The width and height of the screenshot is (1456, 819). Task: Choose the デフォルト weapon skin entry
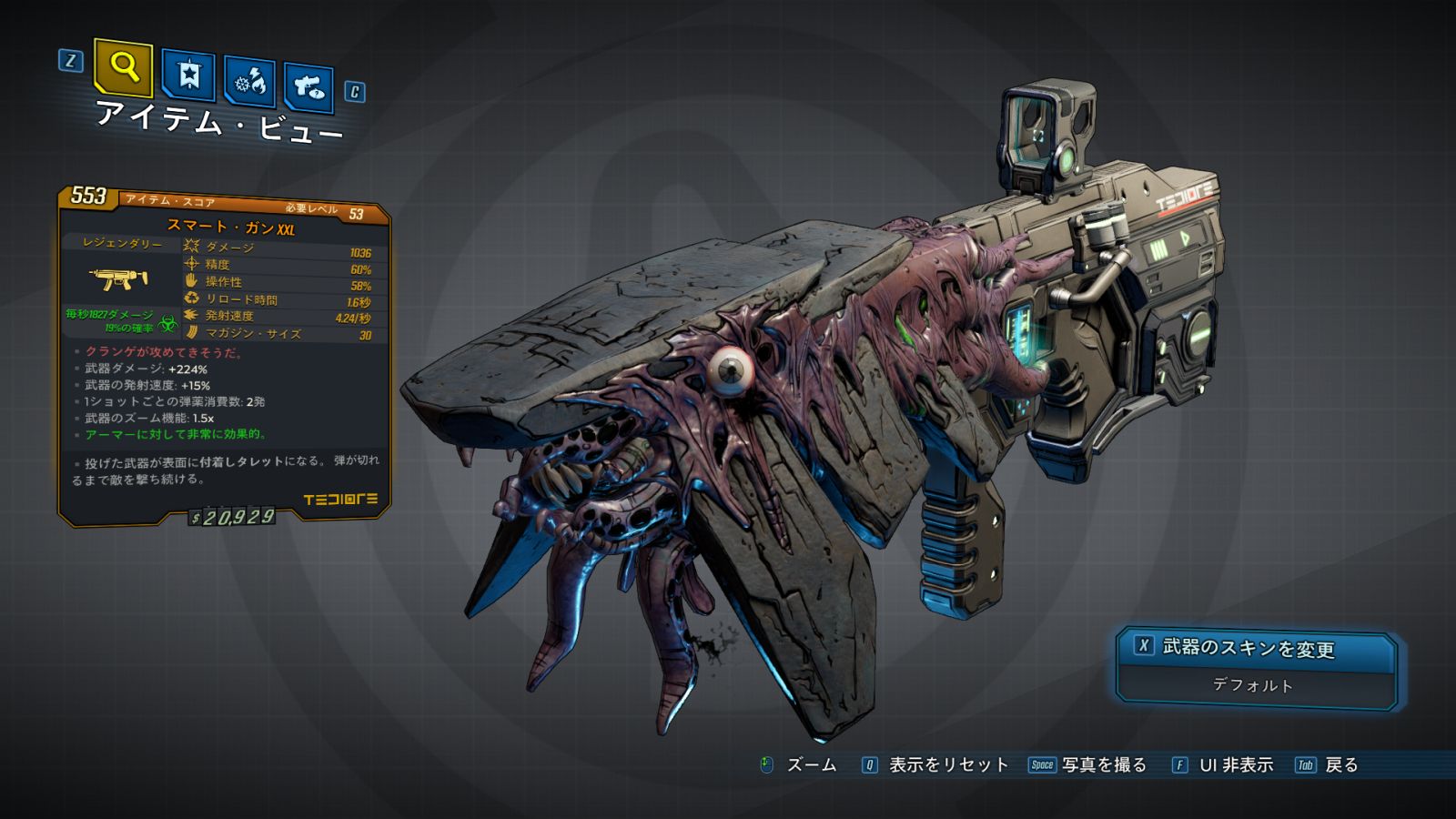[1253, 685]
